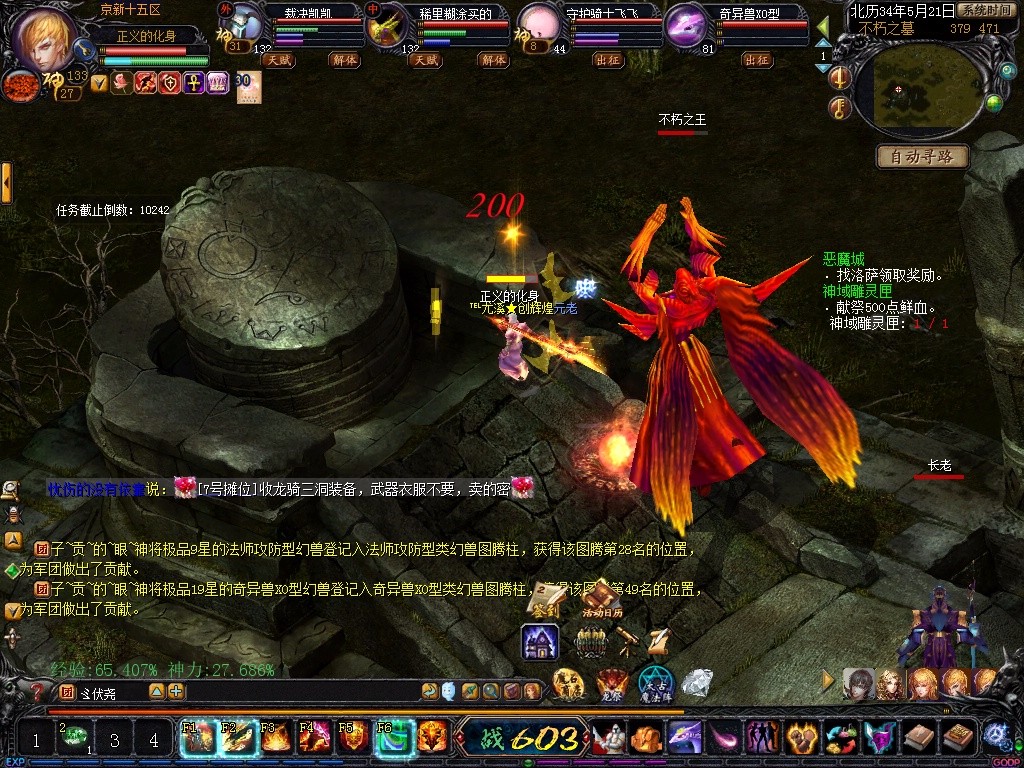The height and width of the screenshot is (768, 1024).
Task: Click the purple haunted house icon
Action: click(x=540, y=642)
